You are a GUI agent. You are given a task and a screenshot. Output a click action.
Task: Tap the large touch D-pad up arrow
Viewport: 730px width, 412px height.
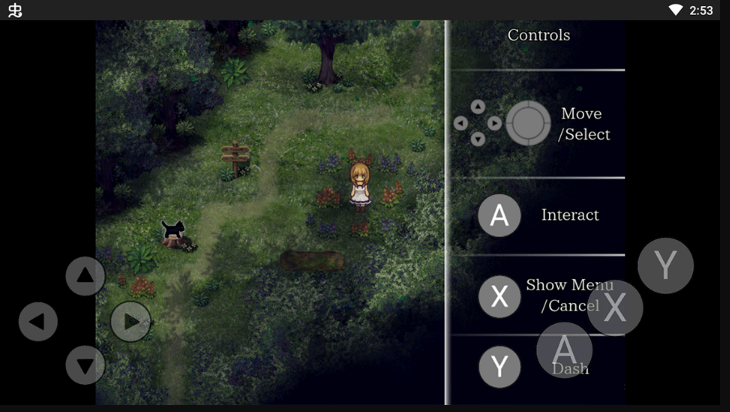(x=85, y=276)
